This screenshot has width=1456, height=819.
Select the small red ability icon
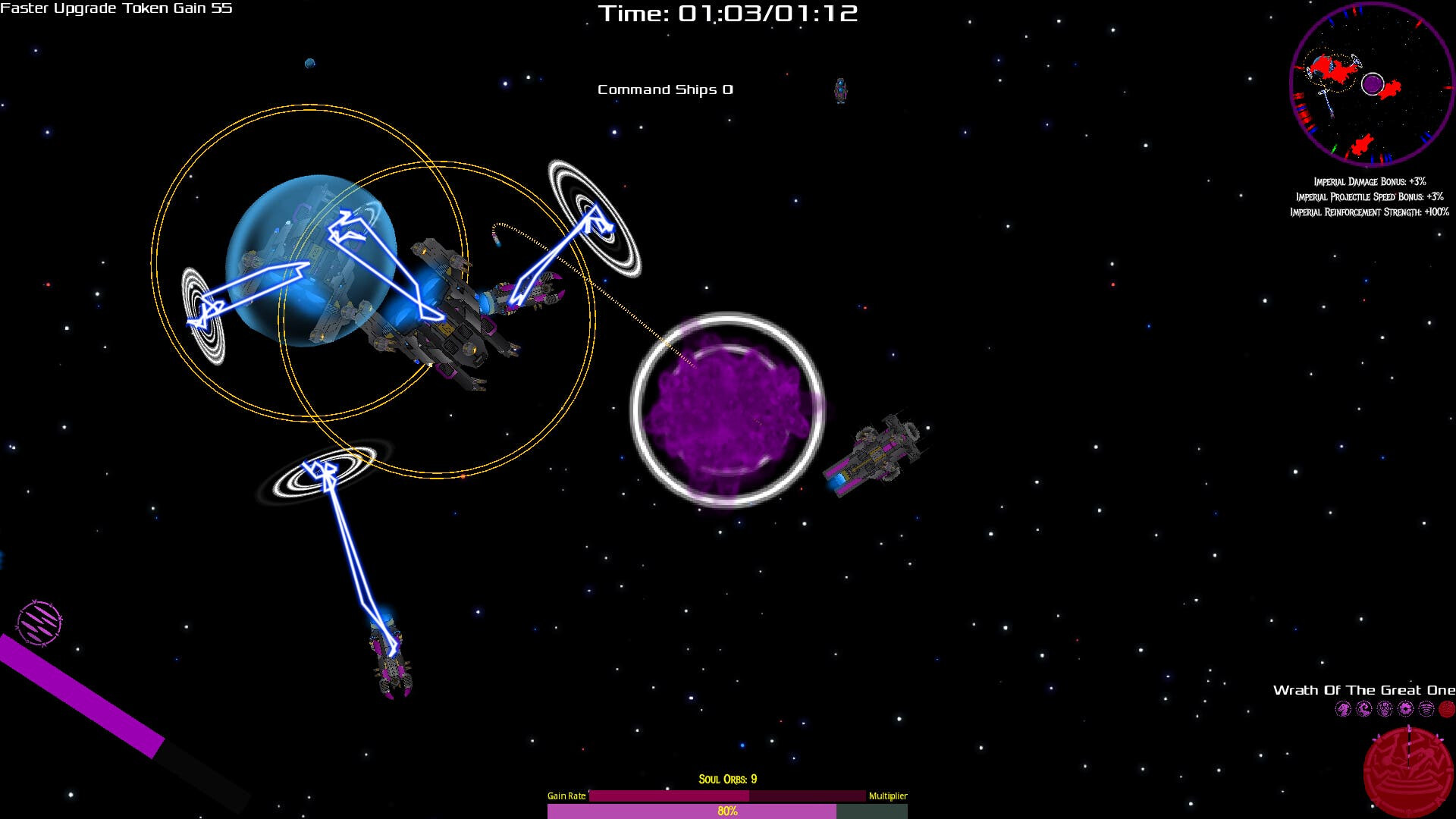coord(1447,709)
